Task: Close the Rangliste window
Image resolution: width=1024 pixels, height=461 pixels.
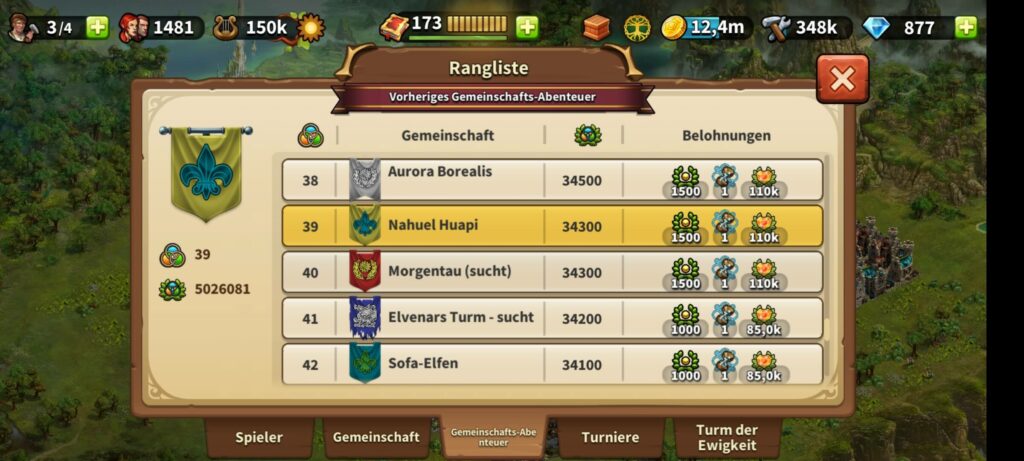Action: click(842, 79)
